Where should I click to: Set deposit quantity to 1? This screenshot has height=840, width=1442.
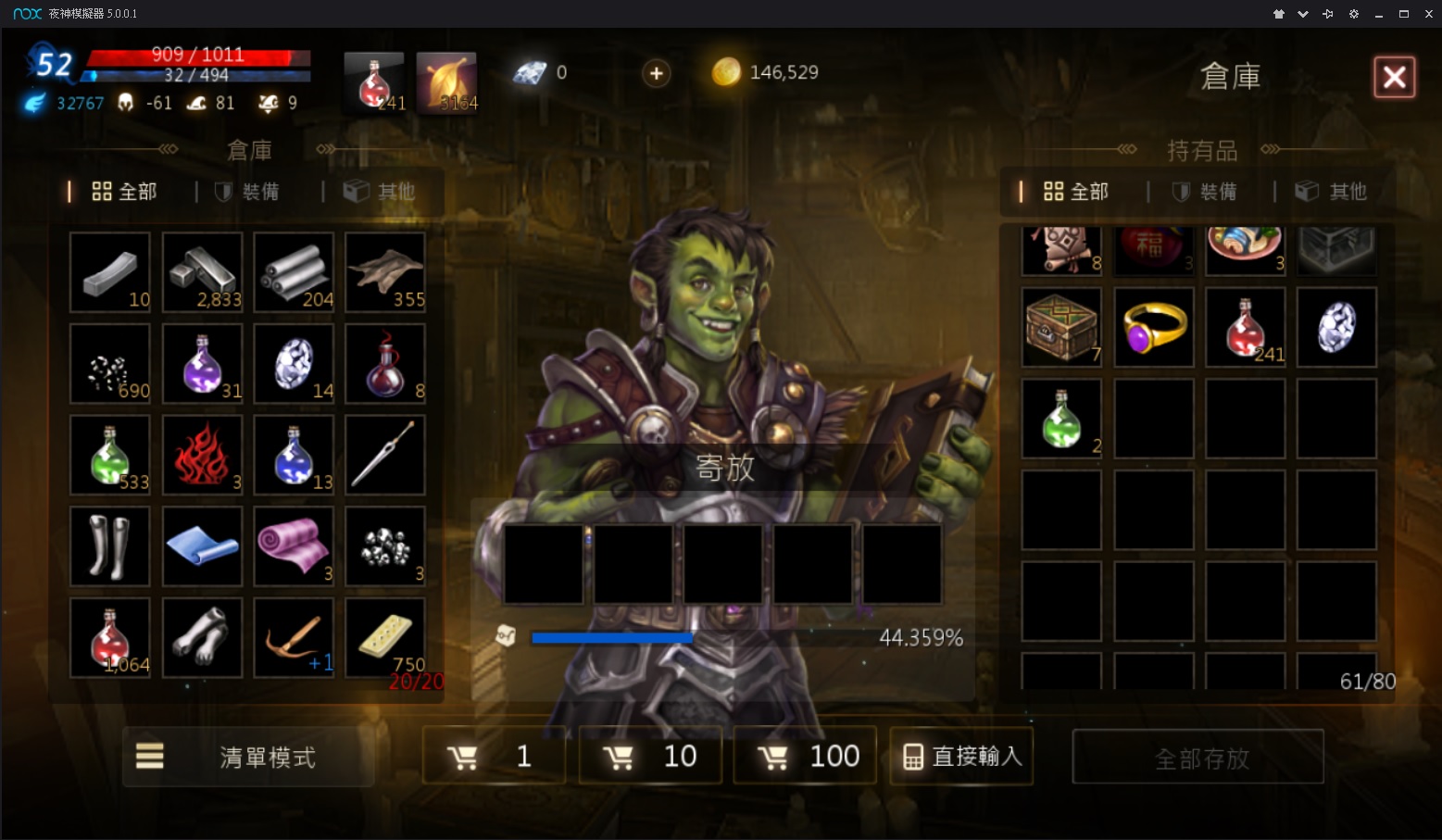(x=494, y=757)
